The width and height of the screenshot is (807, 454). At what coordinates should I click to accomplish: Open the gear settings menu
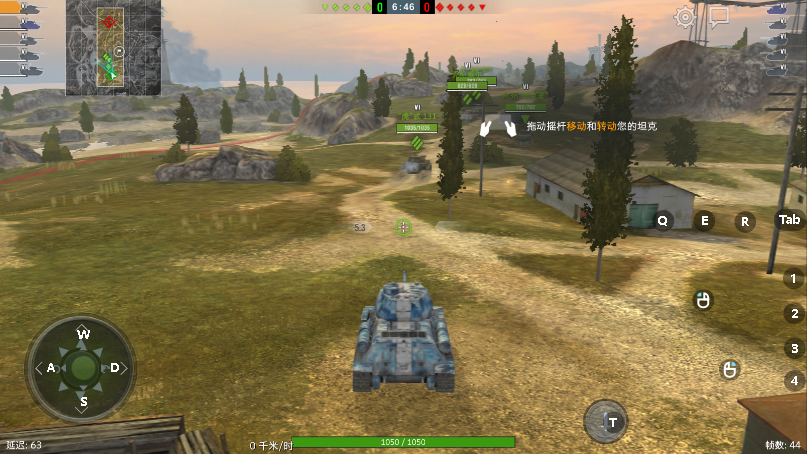(x=685, y=17)
